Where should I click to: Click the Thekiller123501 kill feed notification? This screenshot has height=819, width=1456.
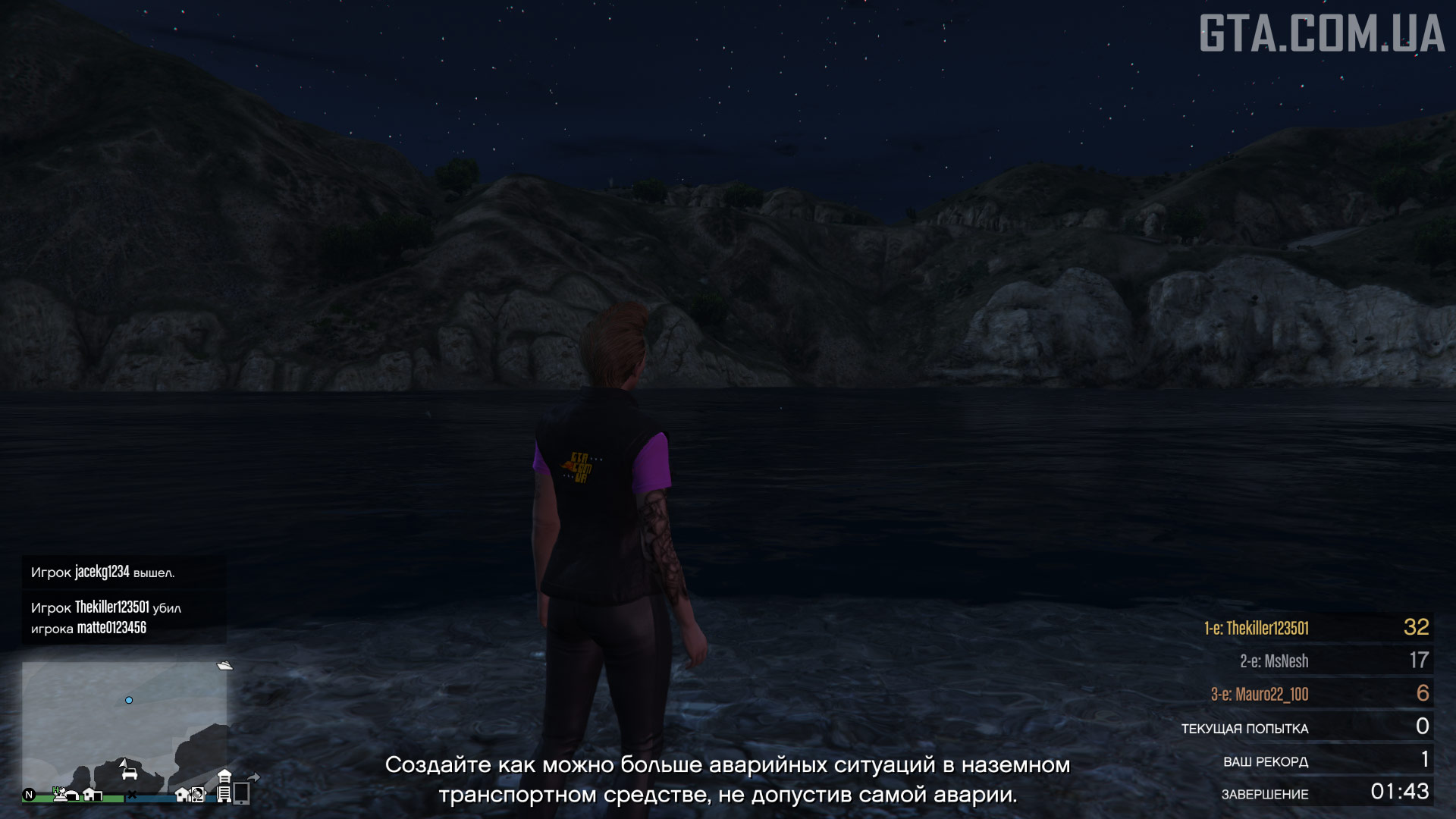(x=124, y=617)
